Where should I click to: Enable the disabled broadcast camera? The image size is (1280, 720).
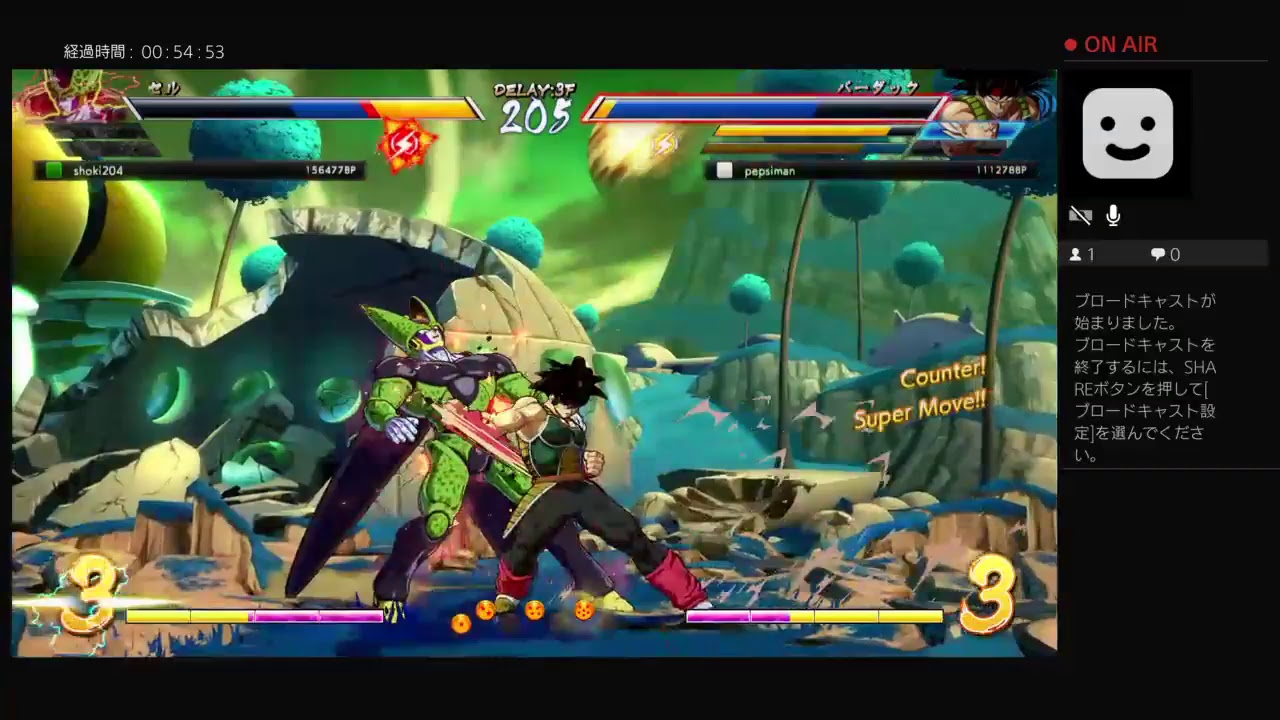(1081, 215)
